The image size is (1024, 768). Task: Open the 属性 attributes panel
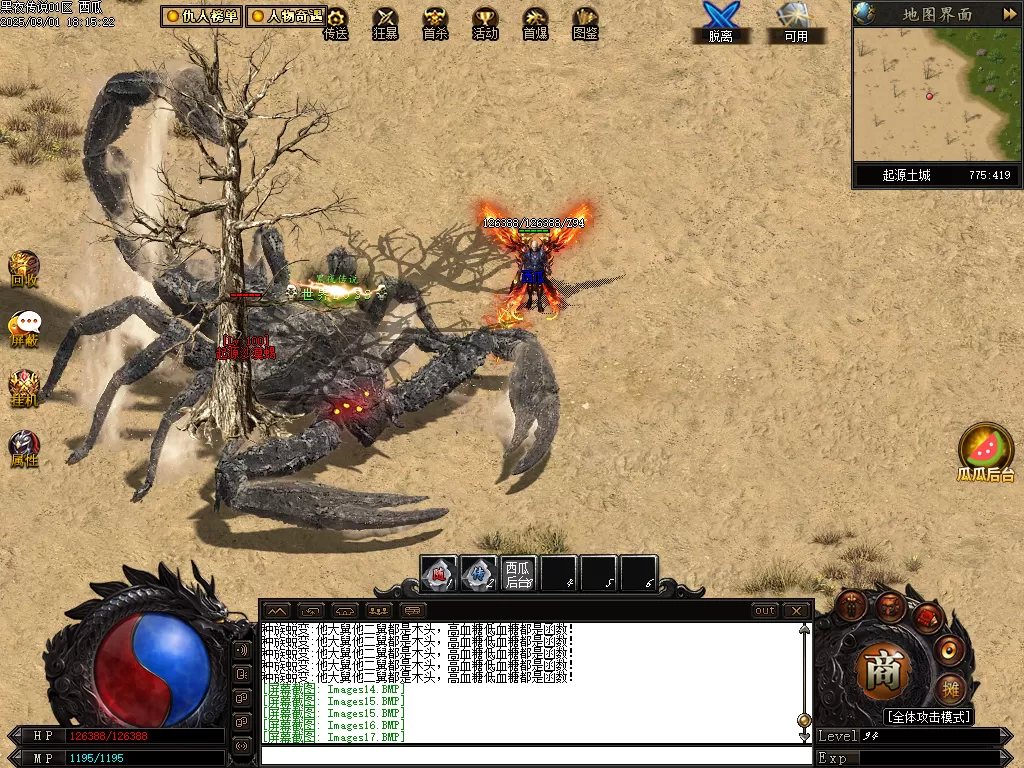click(x=24, y=449)
